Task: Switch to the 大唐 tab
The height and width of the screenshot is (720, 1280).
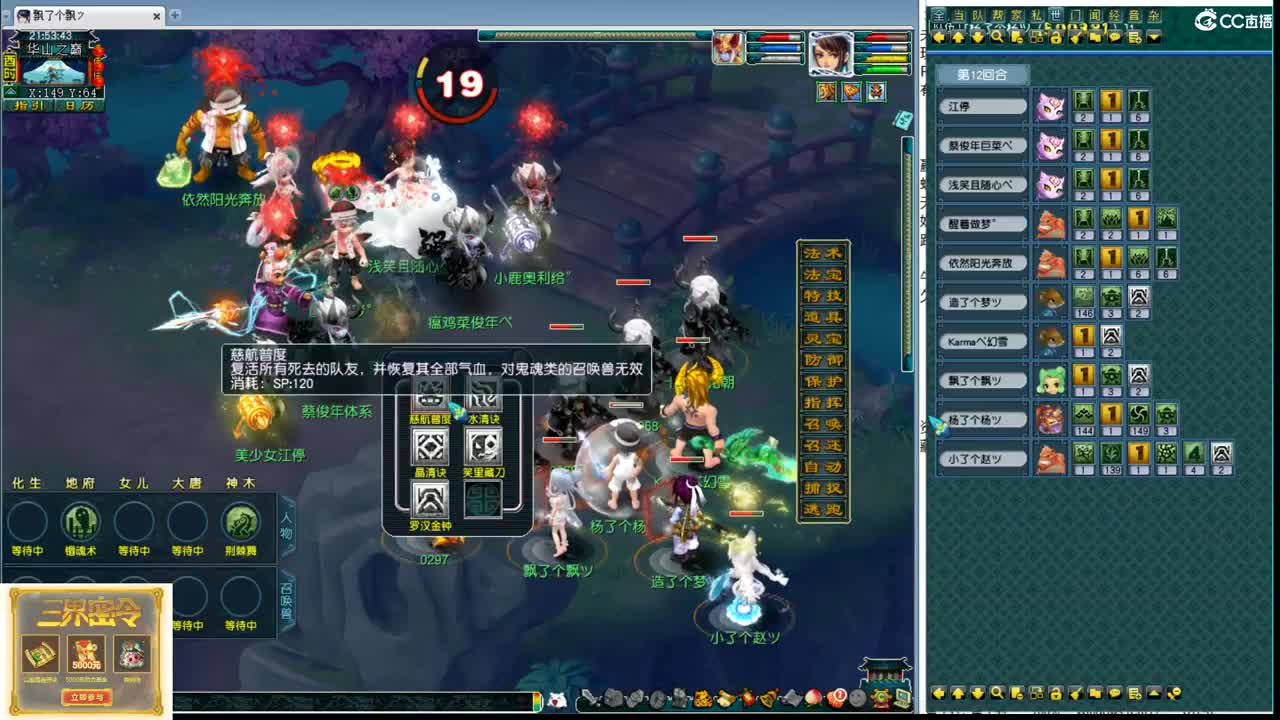Action: pos(187,481)
